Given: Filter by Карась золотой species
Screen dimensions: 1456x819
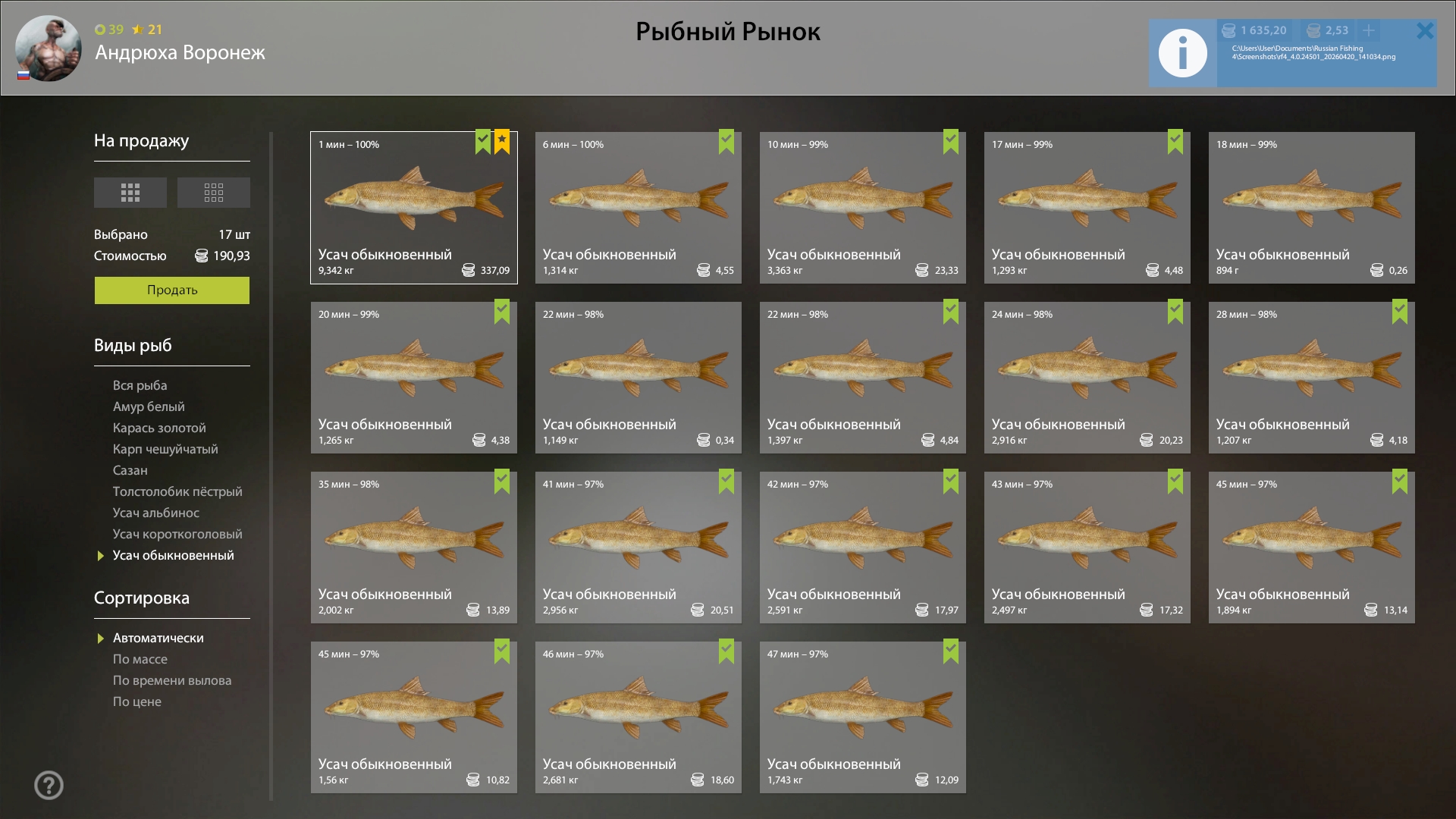Looking at the screenshot, I should click(159, 428).
